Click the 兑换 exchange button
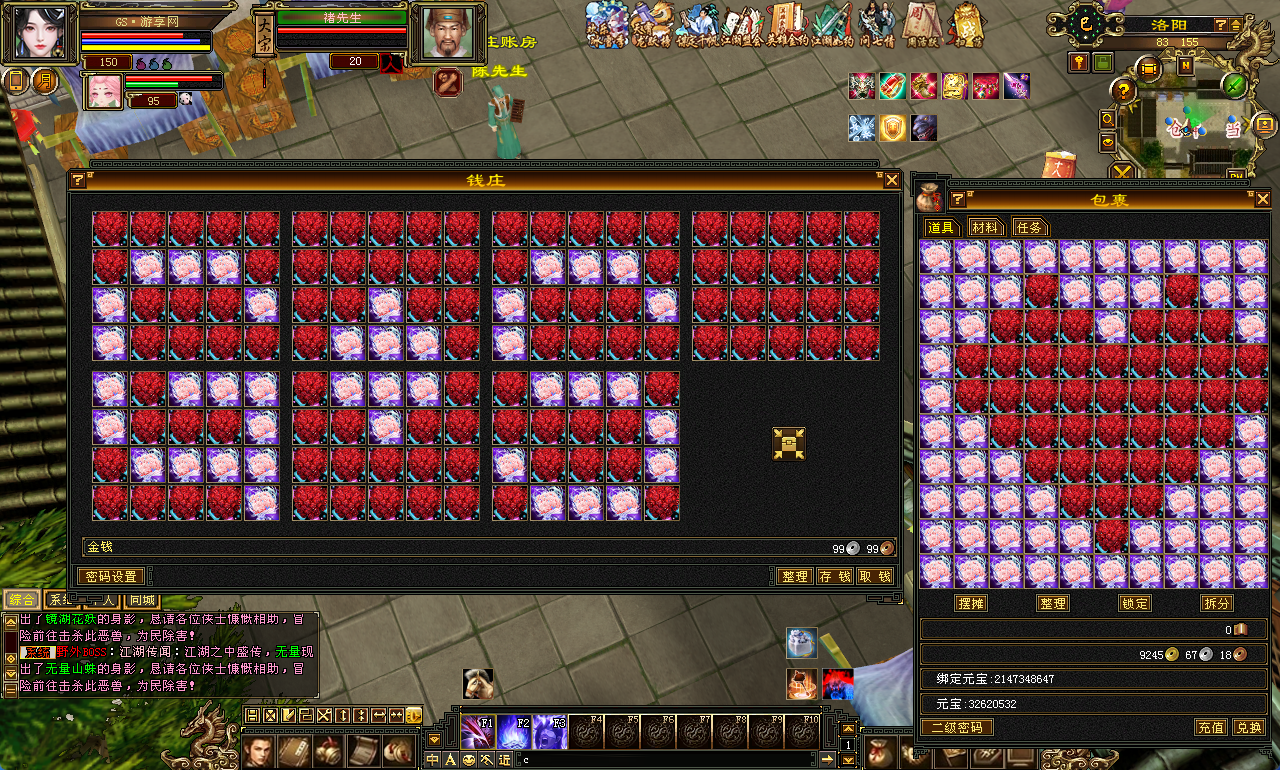 [x=1248, y=728]
